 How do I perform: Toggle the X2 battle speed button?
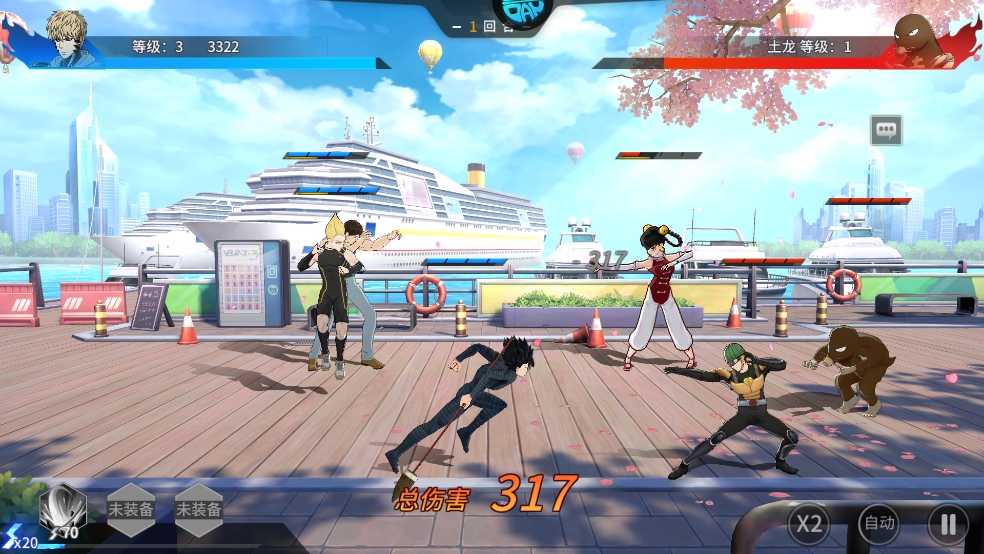[x=808, y=523]
